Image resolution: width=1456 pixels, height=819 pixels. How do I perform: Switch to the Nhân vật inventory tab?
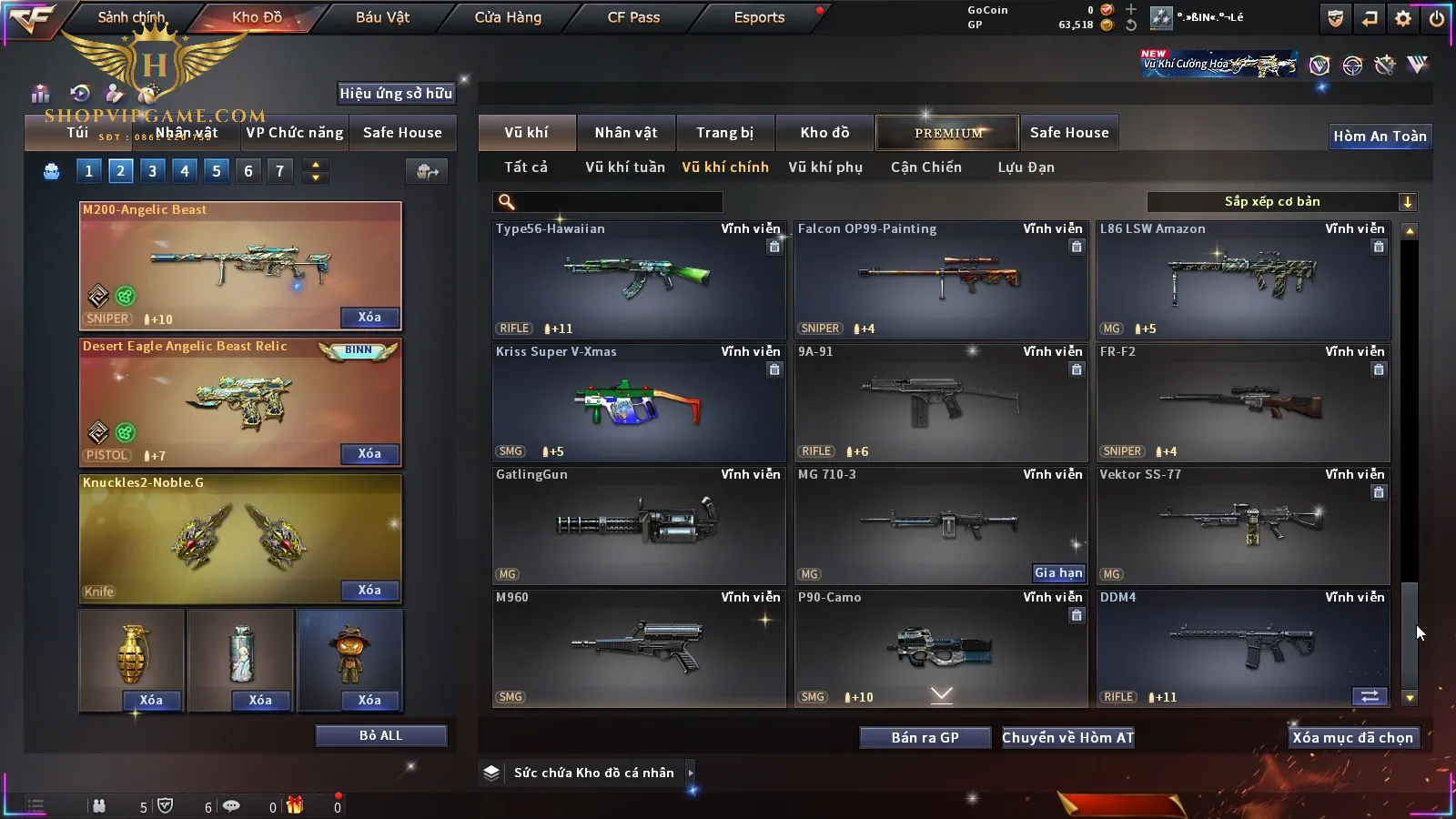click(626, 133)
